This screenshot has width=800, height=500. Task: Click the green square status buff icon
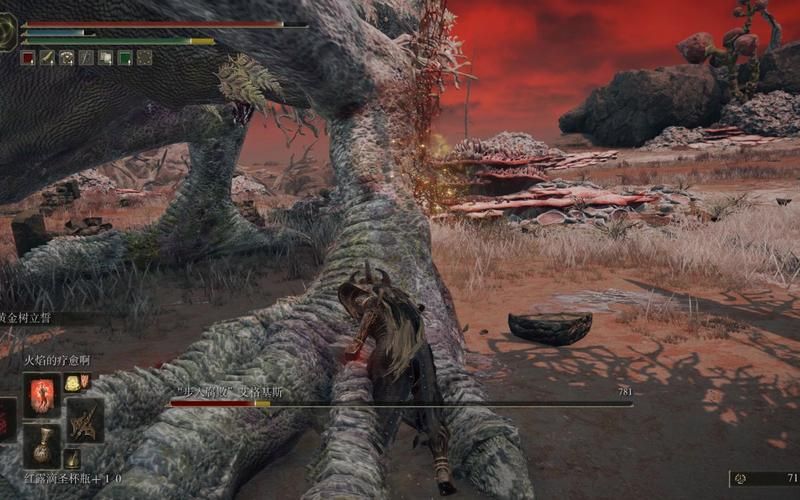[125, 58]
